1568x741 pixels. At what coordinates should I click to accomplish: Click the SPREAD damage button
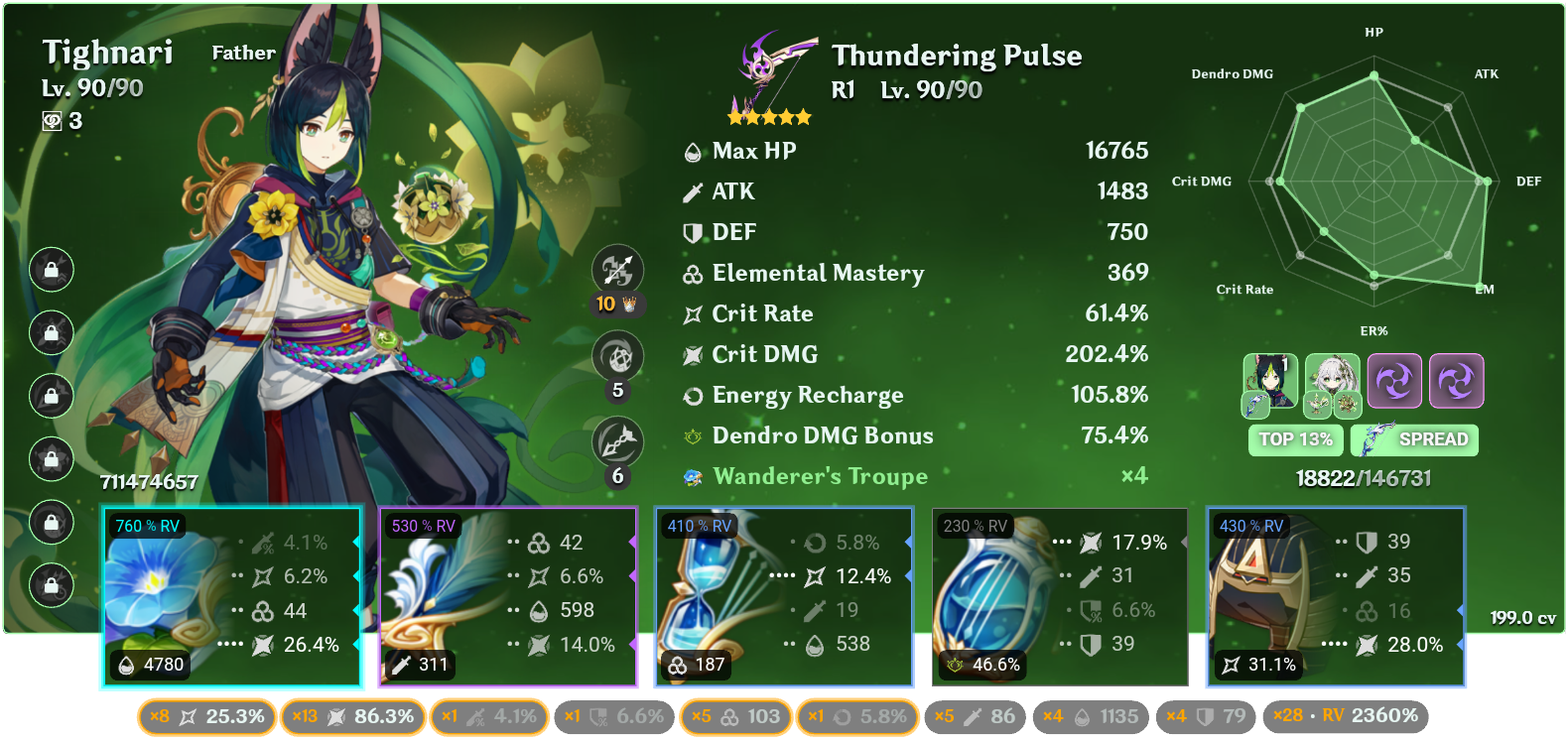click(x=1414, y=439)
